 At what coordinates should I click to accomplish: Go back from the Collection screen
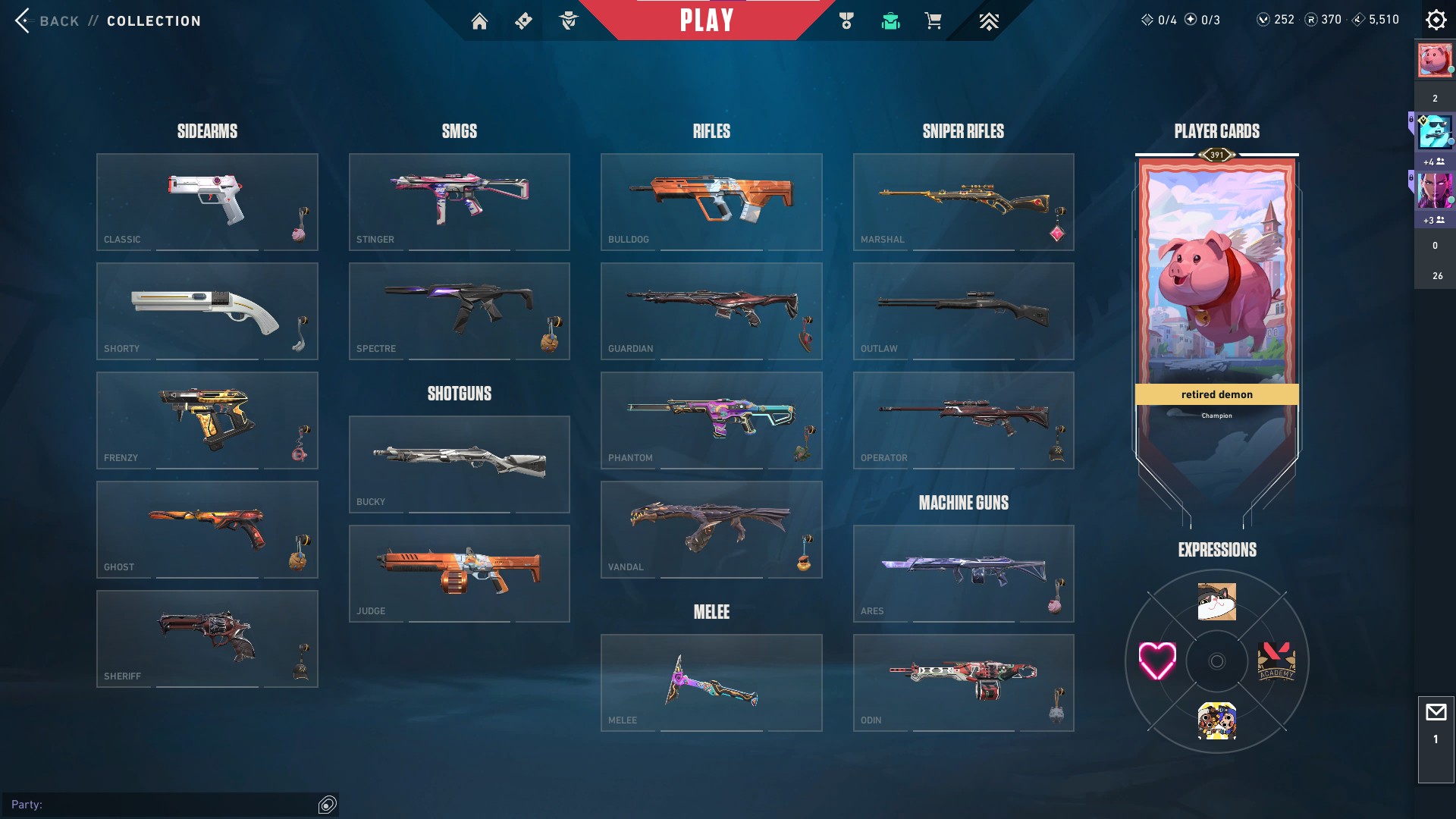pos(45,20)
